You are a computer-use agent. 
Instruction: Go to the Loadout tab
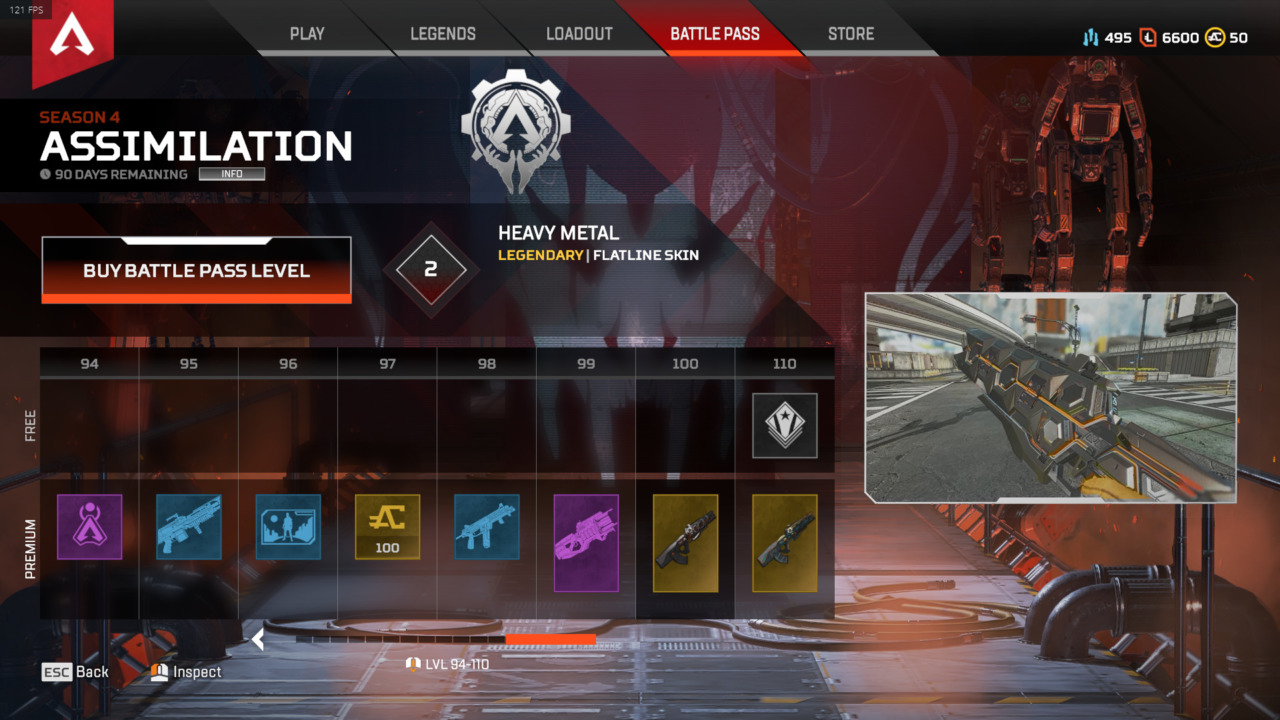(579, 34)
